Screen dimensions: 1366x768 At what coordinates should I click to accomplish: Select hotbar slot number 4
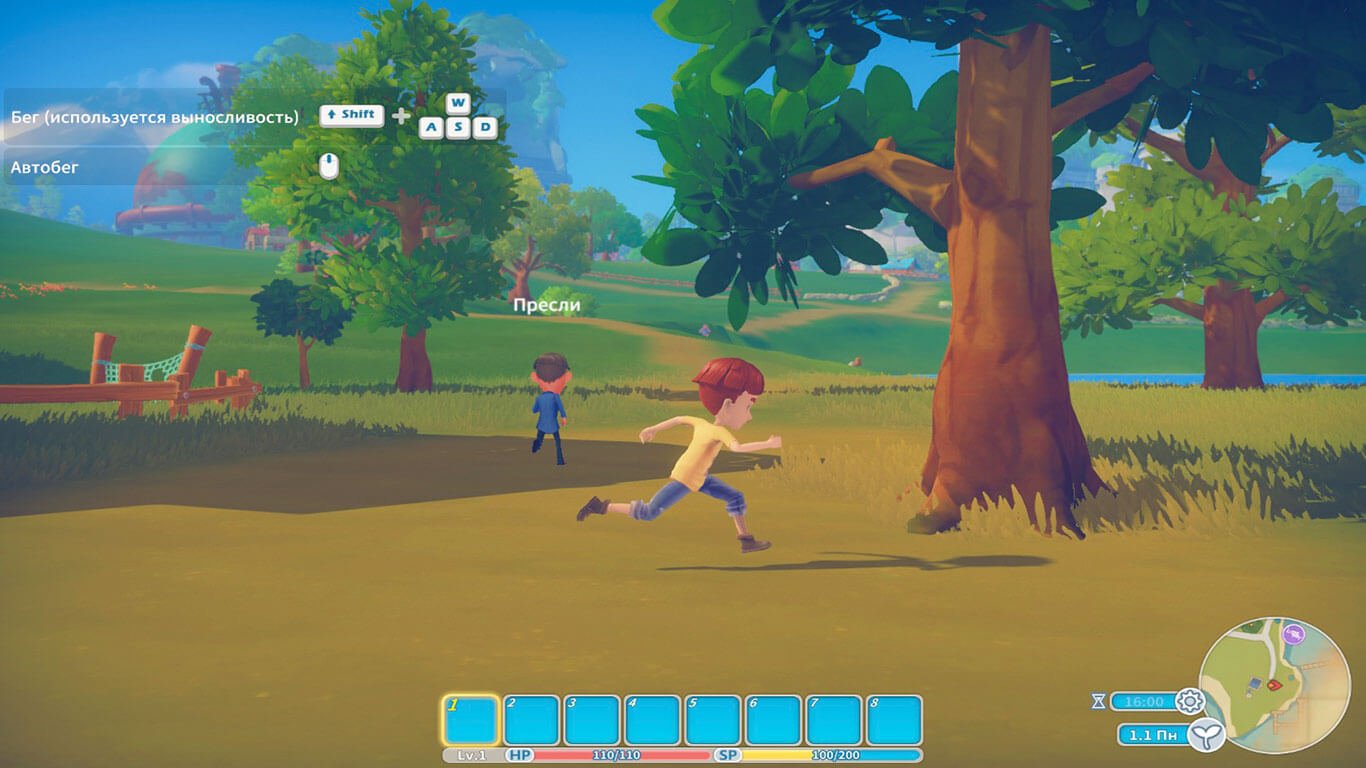pos(652,720)
